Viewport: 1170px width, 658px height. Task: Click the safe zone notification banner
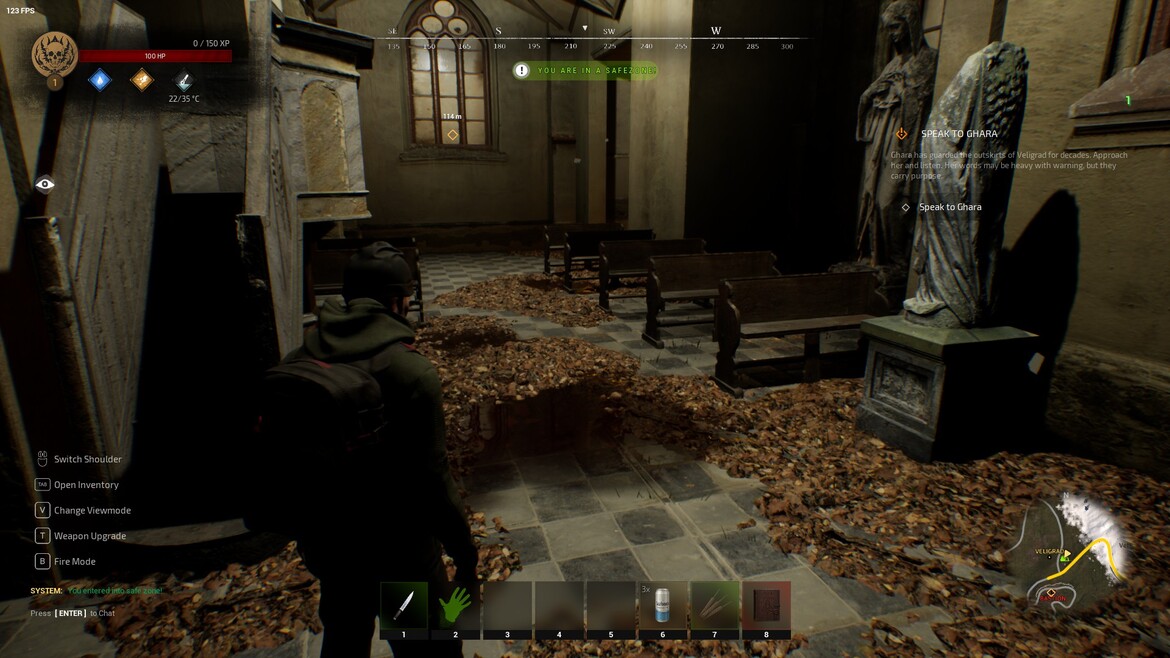[586, 71]
